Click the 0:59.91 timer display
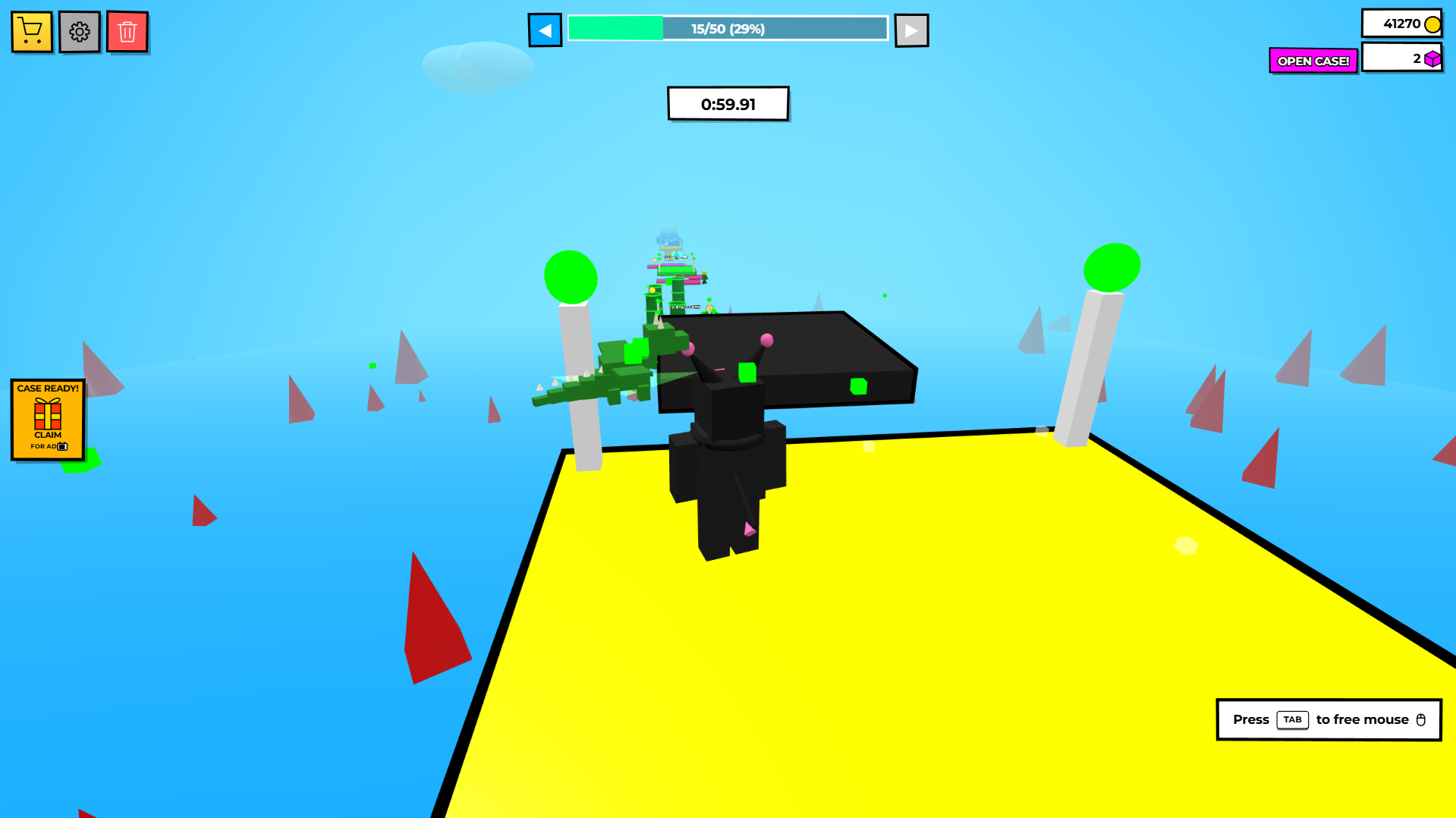Screen dimensions: 1456x818 point(727,103)
